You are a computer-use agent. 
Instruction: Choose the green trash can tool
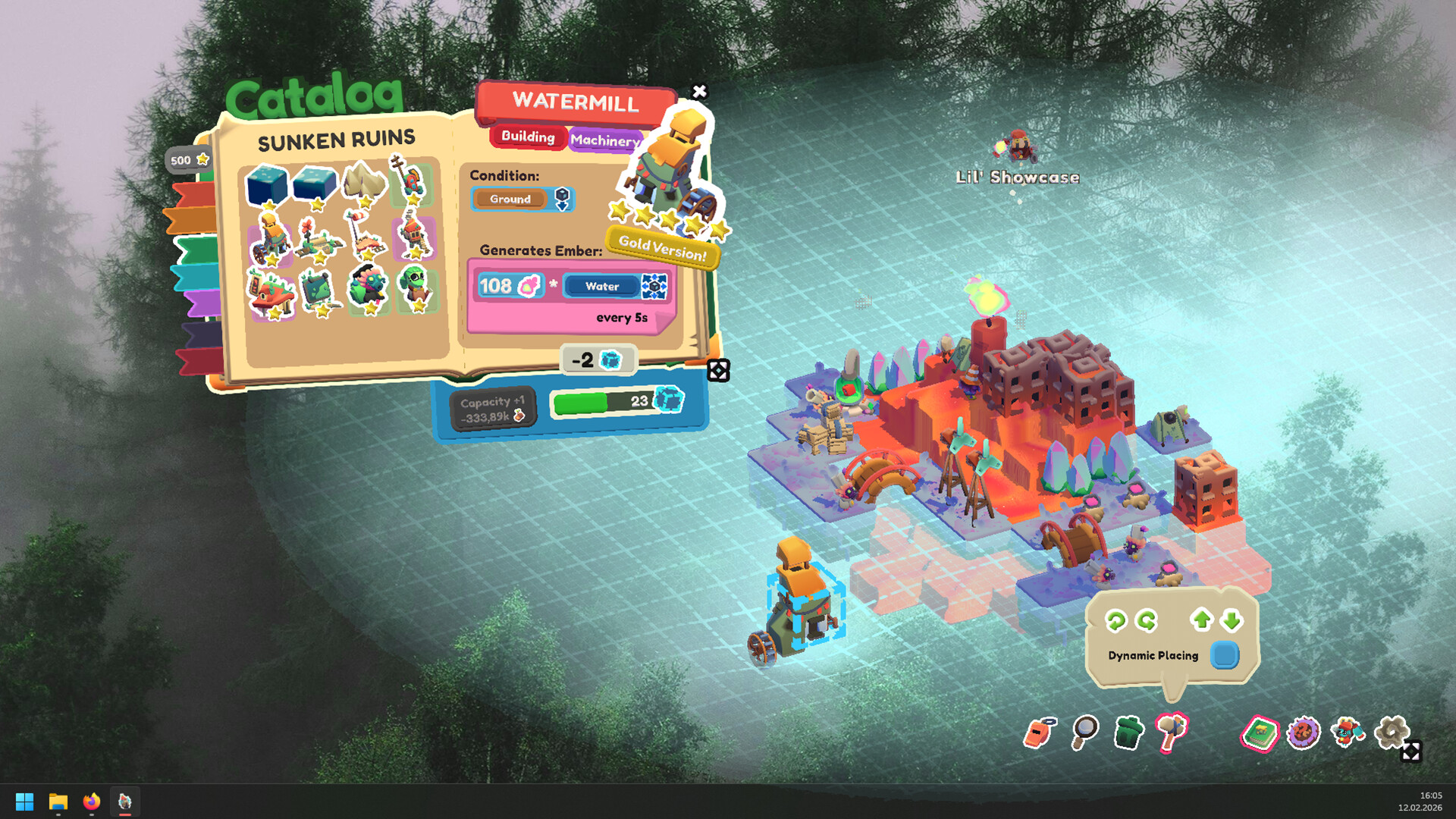pyautogui.click(x=1128, y=733)
